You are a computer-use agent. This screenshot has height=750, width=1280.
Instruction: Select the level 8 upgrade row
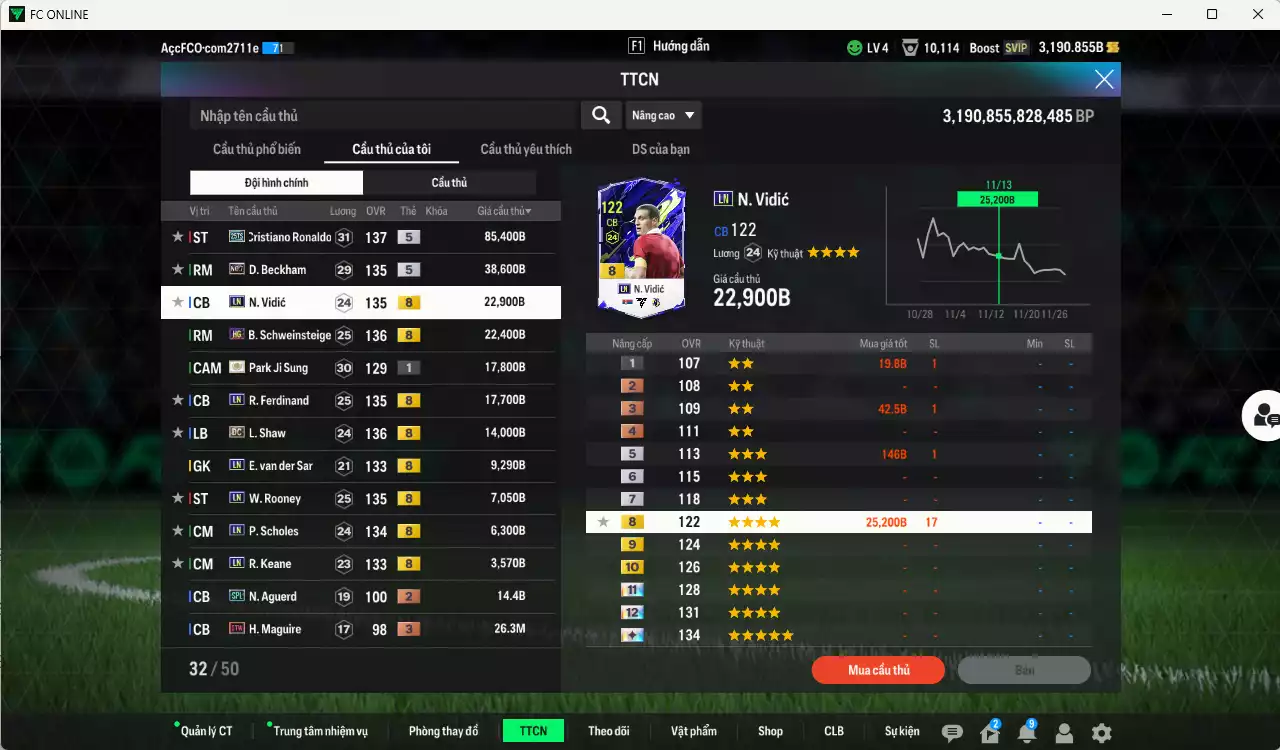click(840, 521)
